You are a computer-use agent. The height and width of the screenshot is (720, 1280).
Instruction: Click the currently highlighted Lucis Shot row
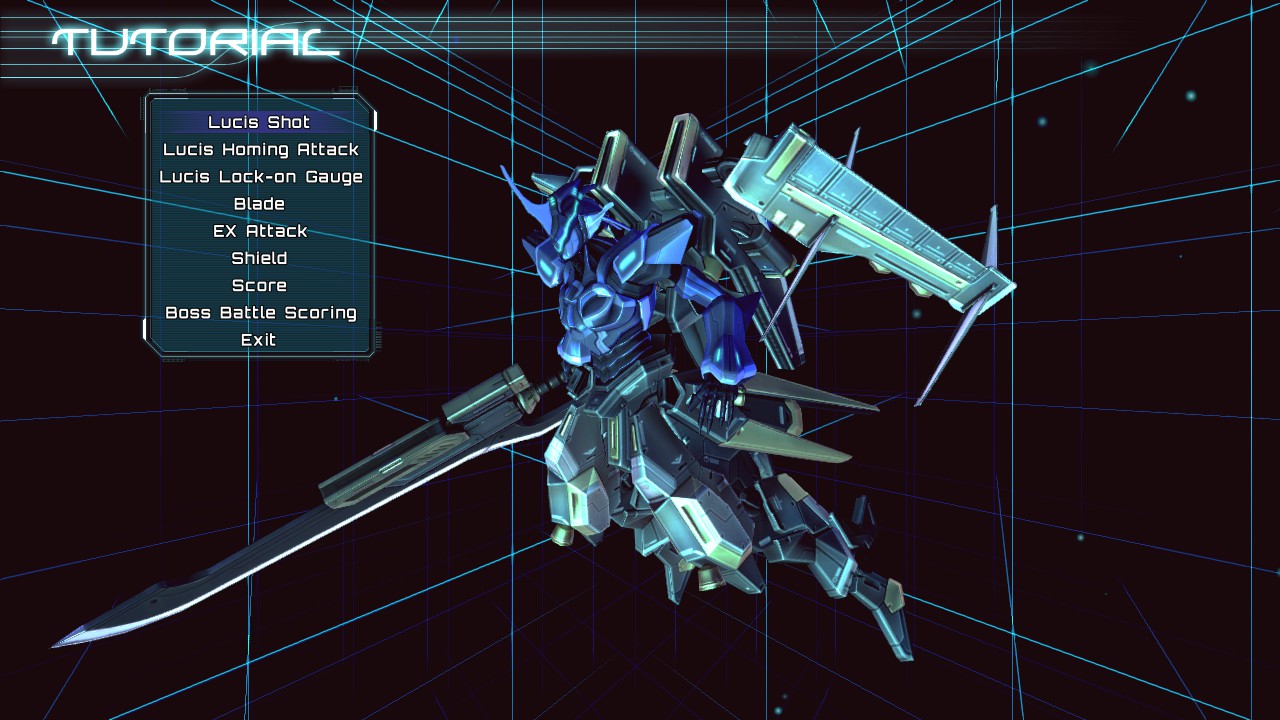(x=260, y=122)
